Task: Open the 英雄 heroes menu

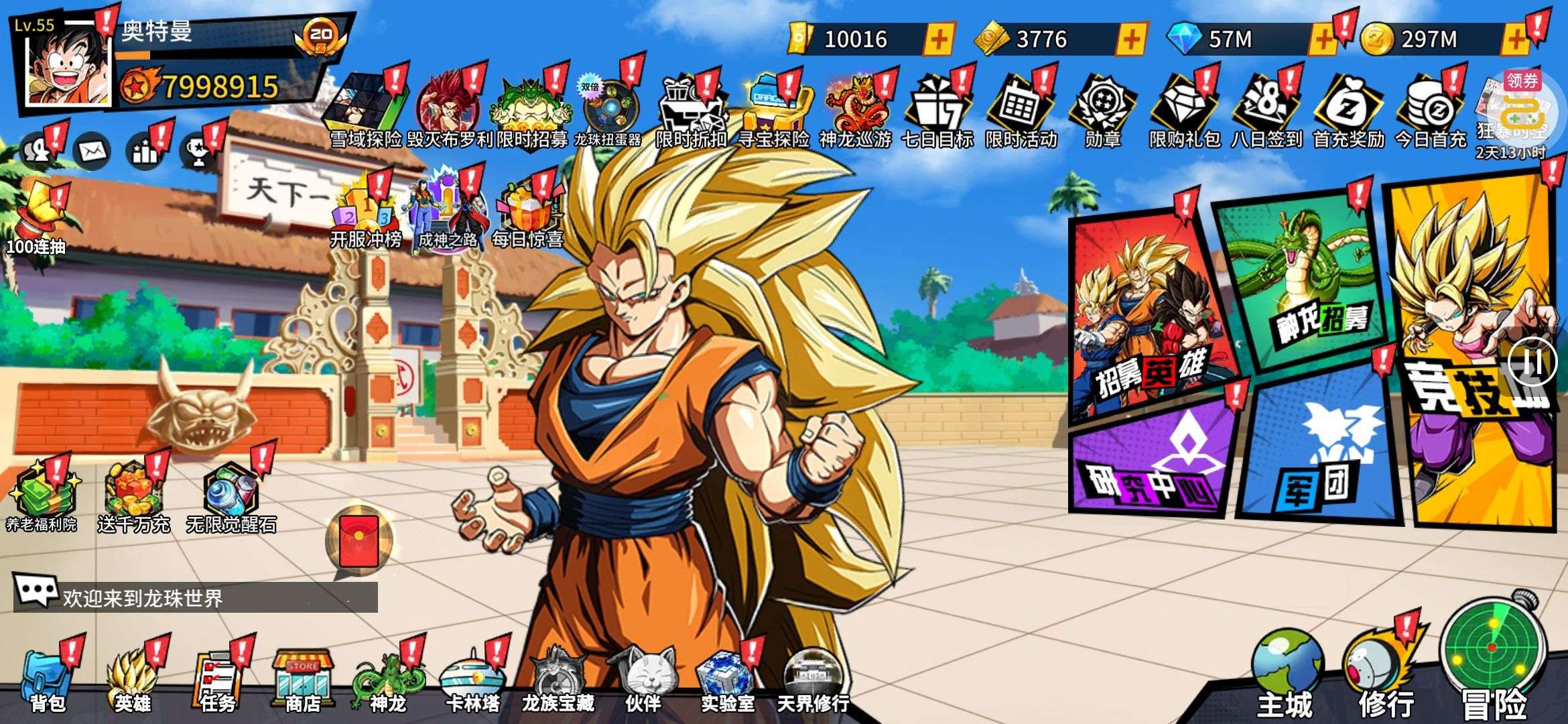Action: (133, 678)
